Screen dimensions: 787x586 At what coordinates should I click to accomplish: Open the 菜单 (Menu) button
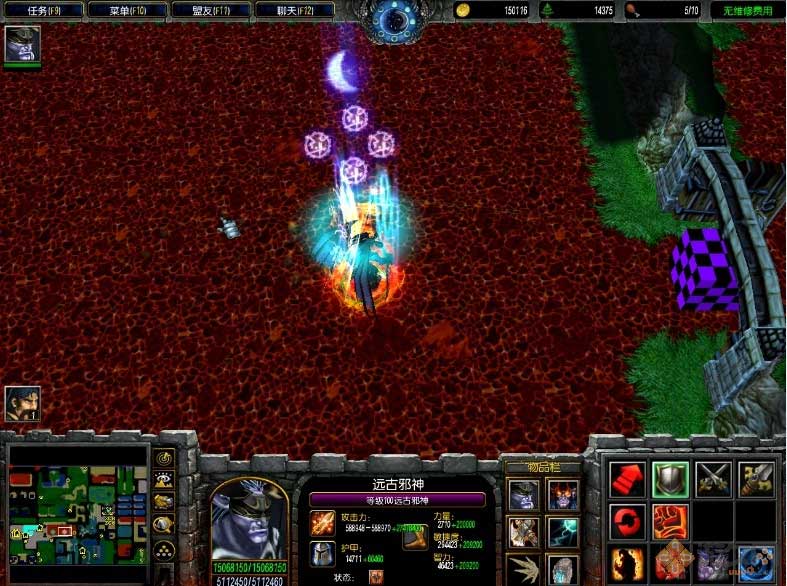pos(127,10)
